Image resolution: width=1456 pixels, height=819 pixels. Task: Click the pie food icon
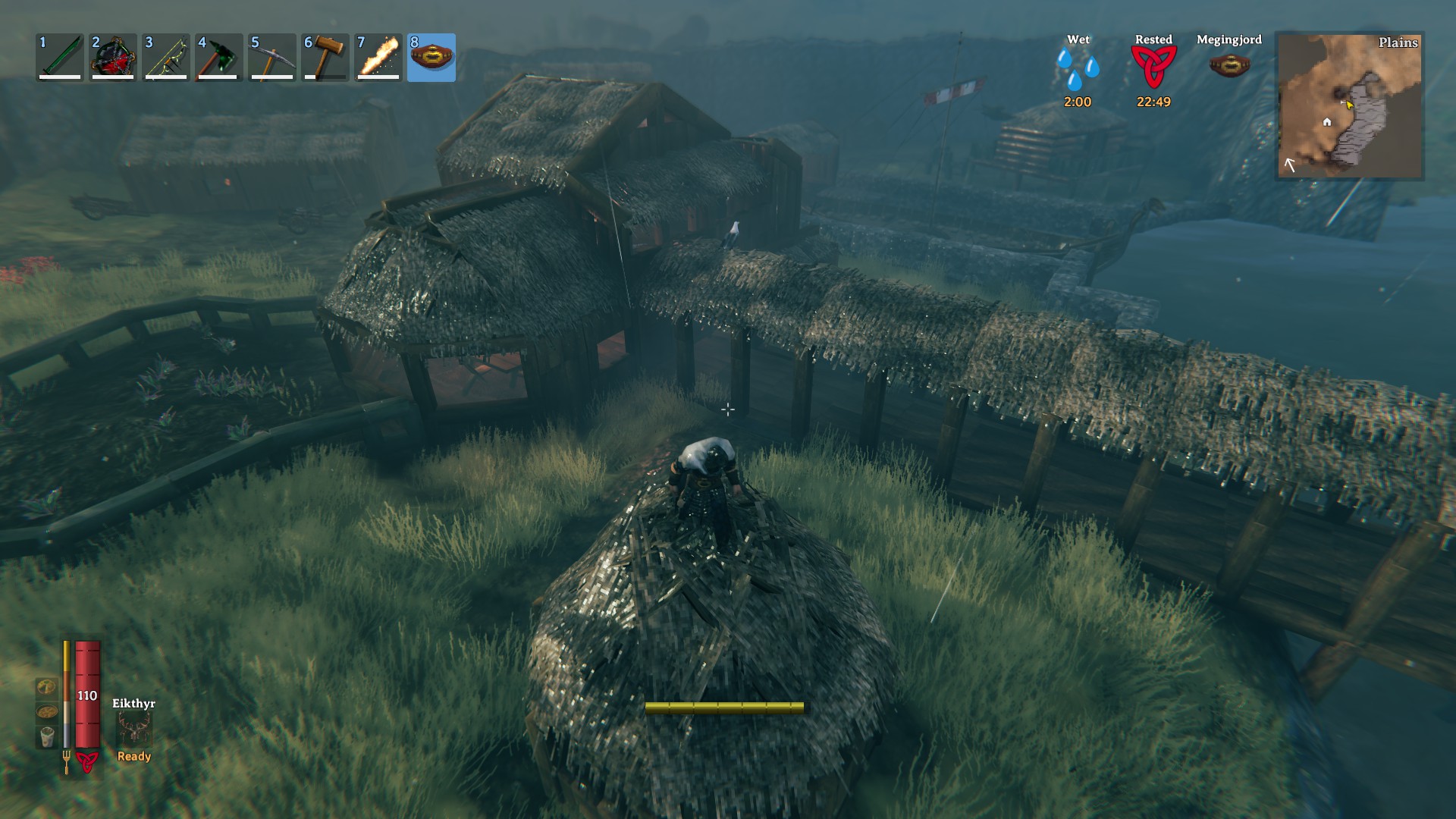47,687
